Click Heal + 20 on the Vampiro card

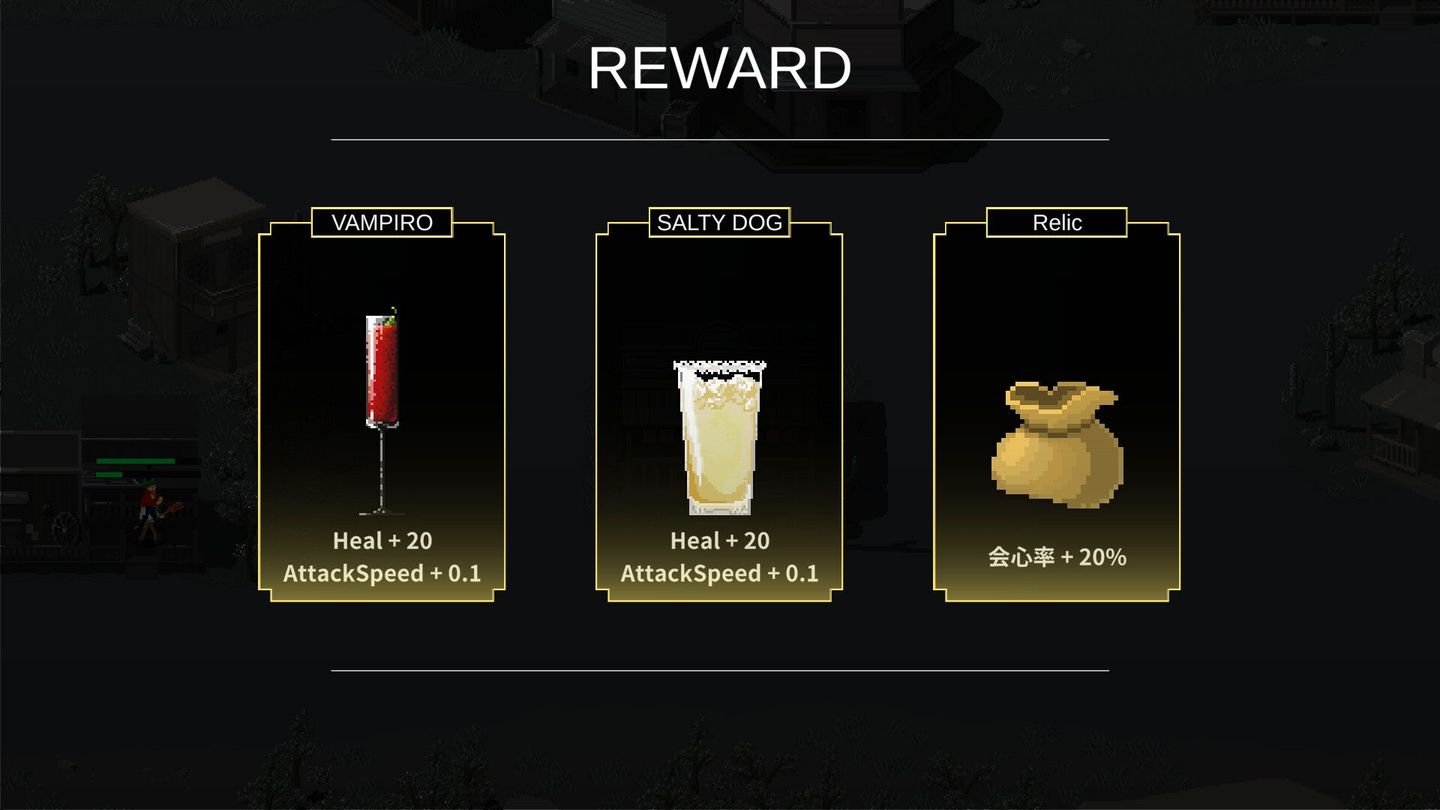(381, 541)
